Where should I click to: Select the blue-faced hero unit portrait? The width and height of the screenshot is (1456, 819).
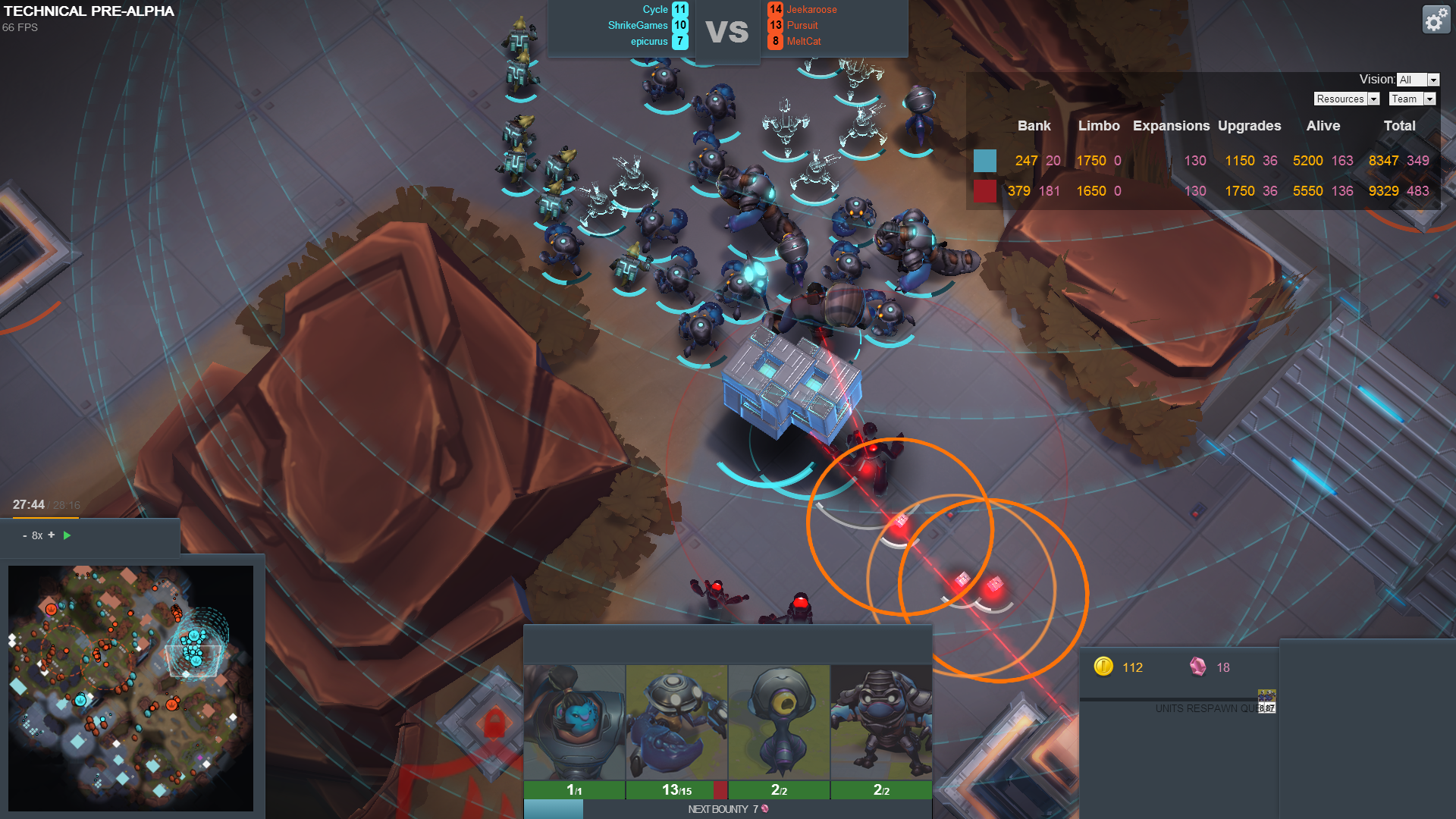pyautogui.click(x=574, y=722)
